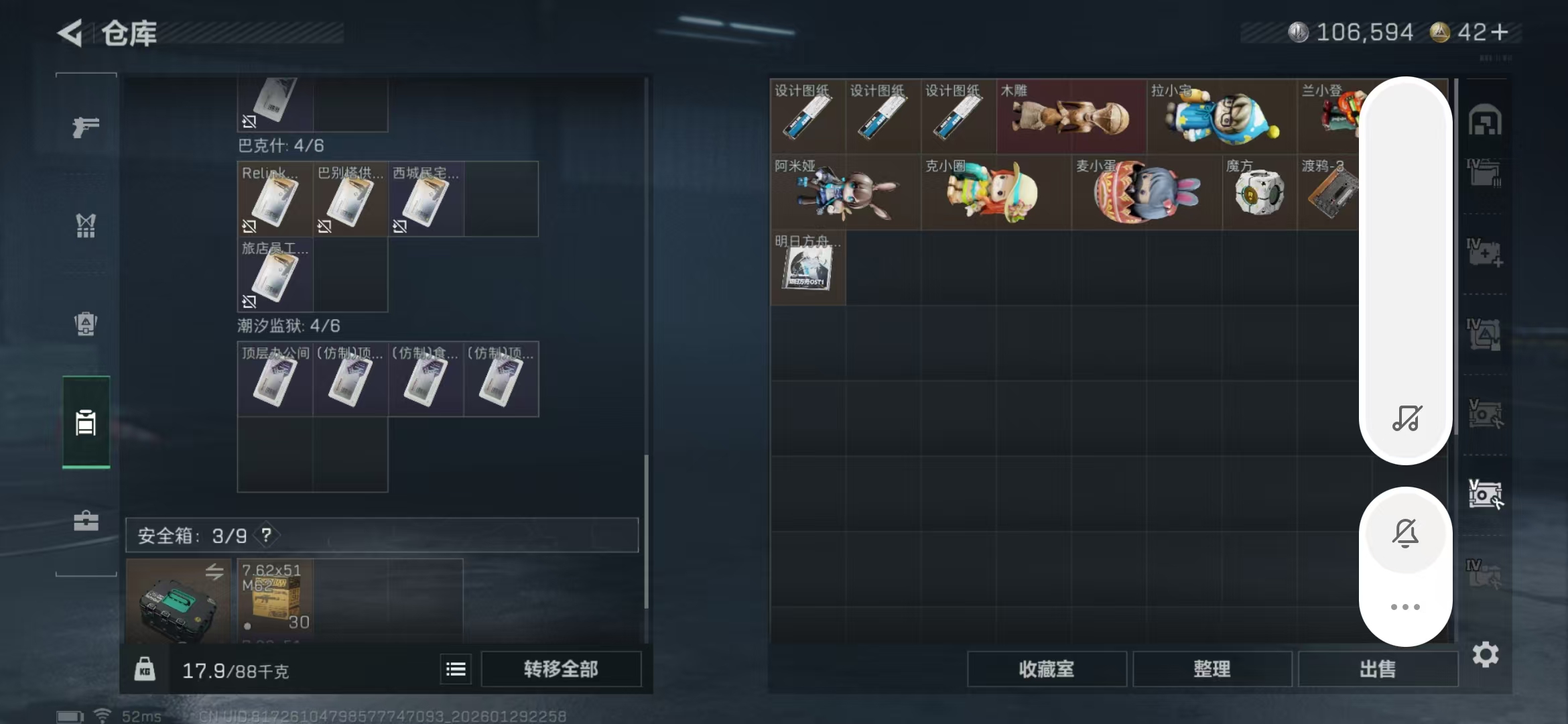Select the pistol weapons tab icon

(x=86, y=126)
